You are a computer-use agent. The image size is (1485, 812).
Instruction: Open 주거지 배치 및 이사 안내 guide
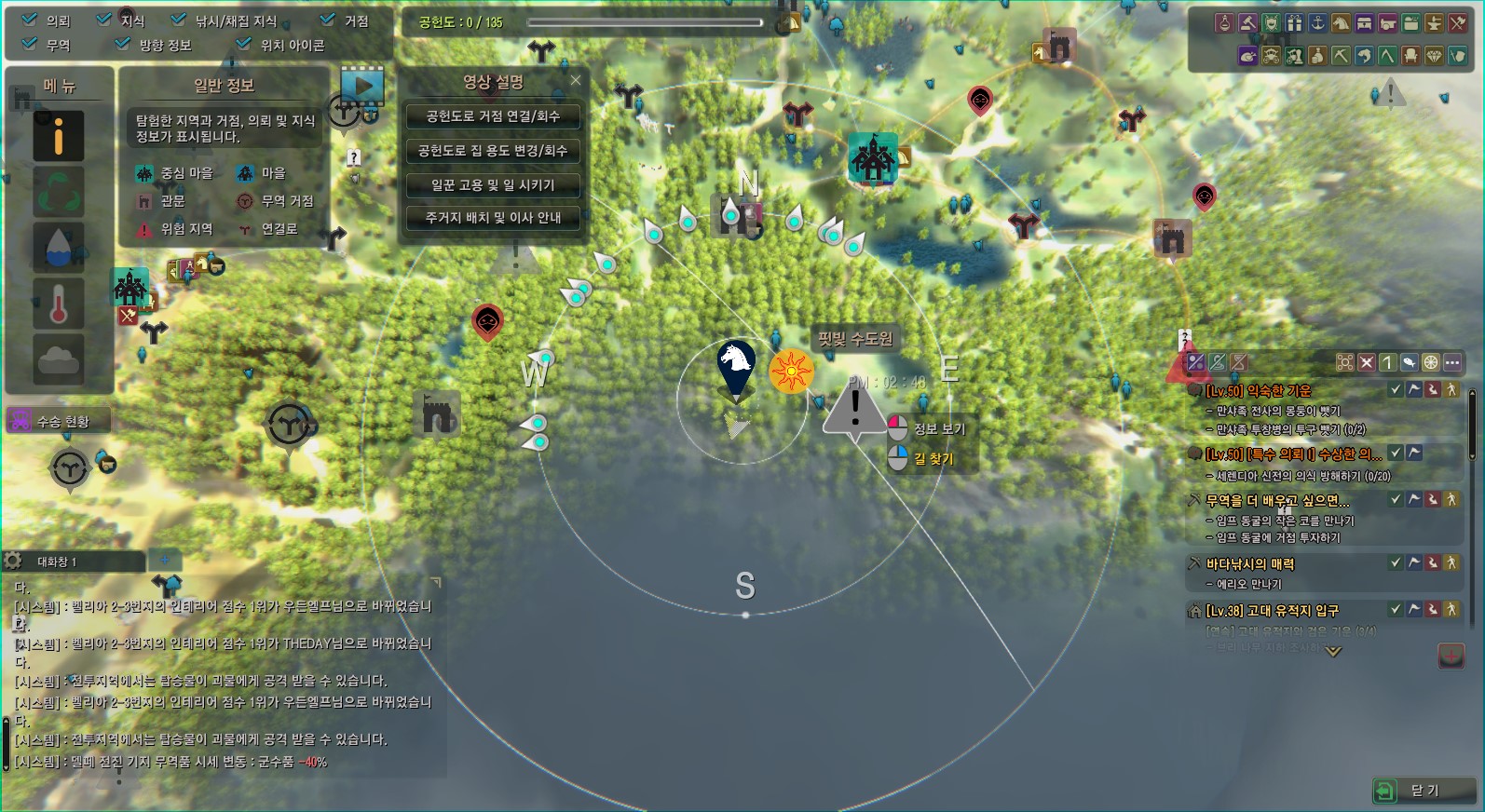pos(493,218)
